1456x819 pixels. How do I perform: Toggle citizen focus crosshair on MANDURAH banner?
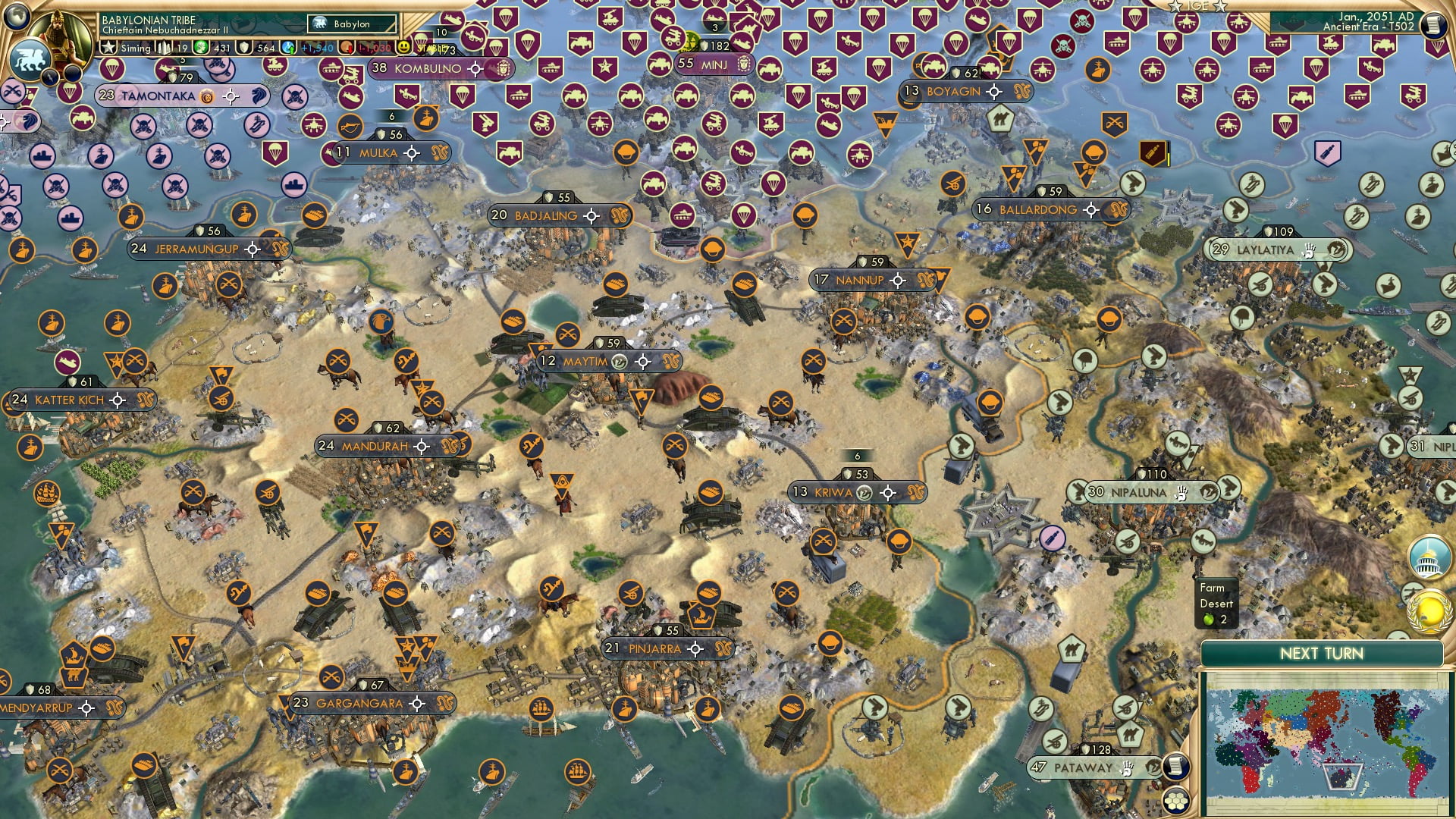coord(422,447)
